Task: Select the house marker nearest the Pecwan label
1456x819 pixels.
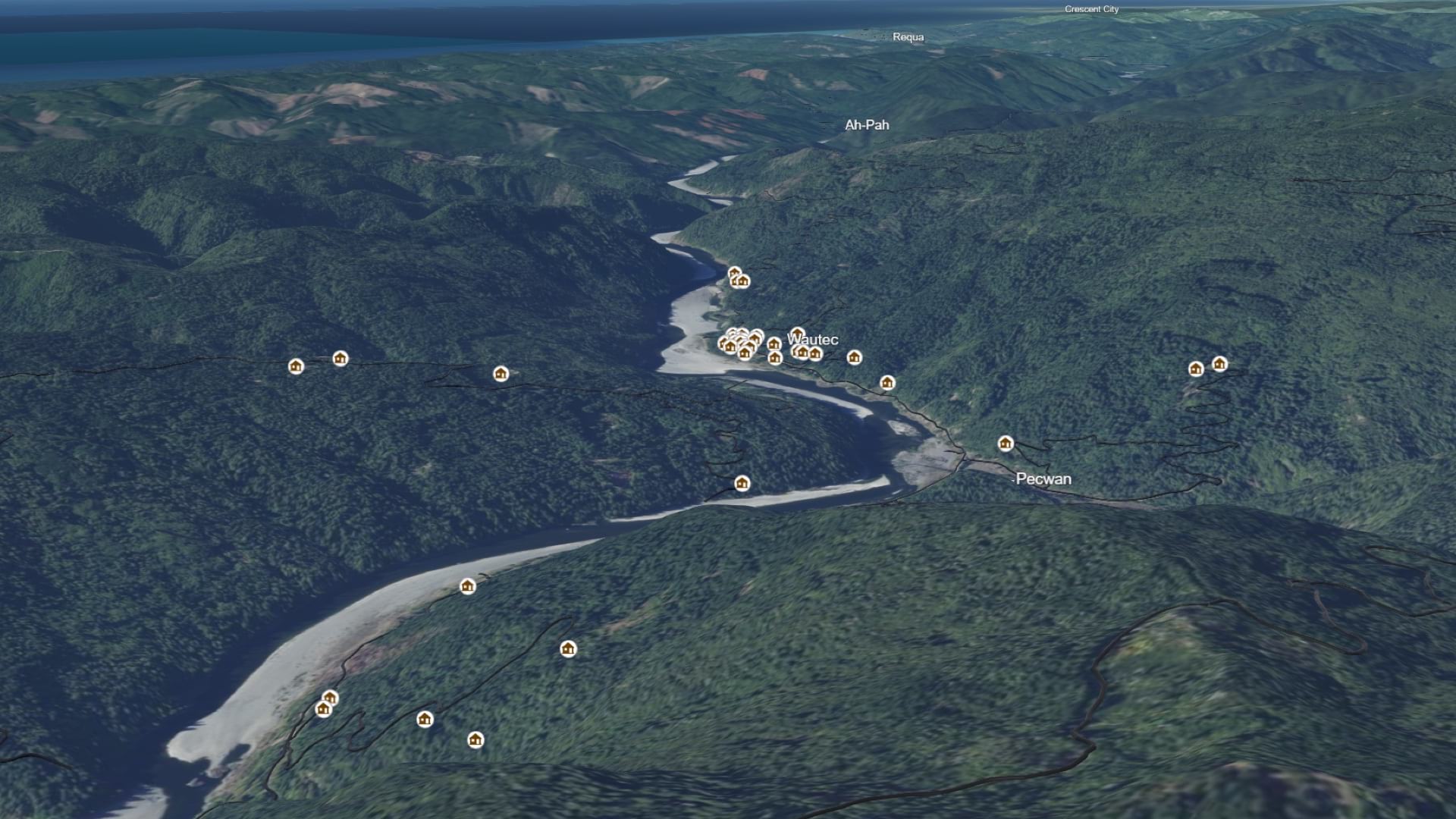Action: click(1006, 444)
